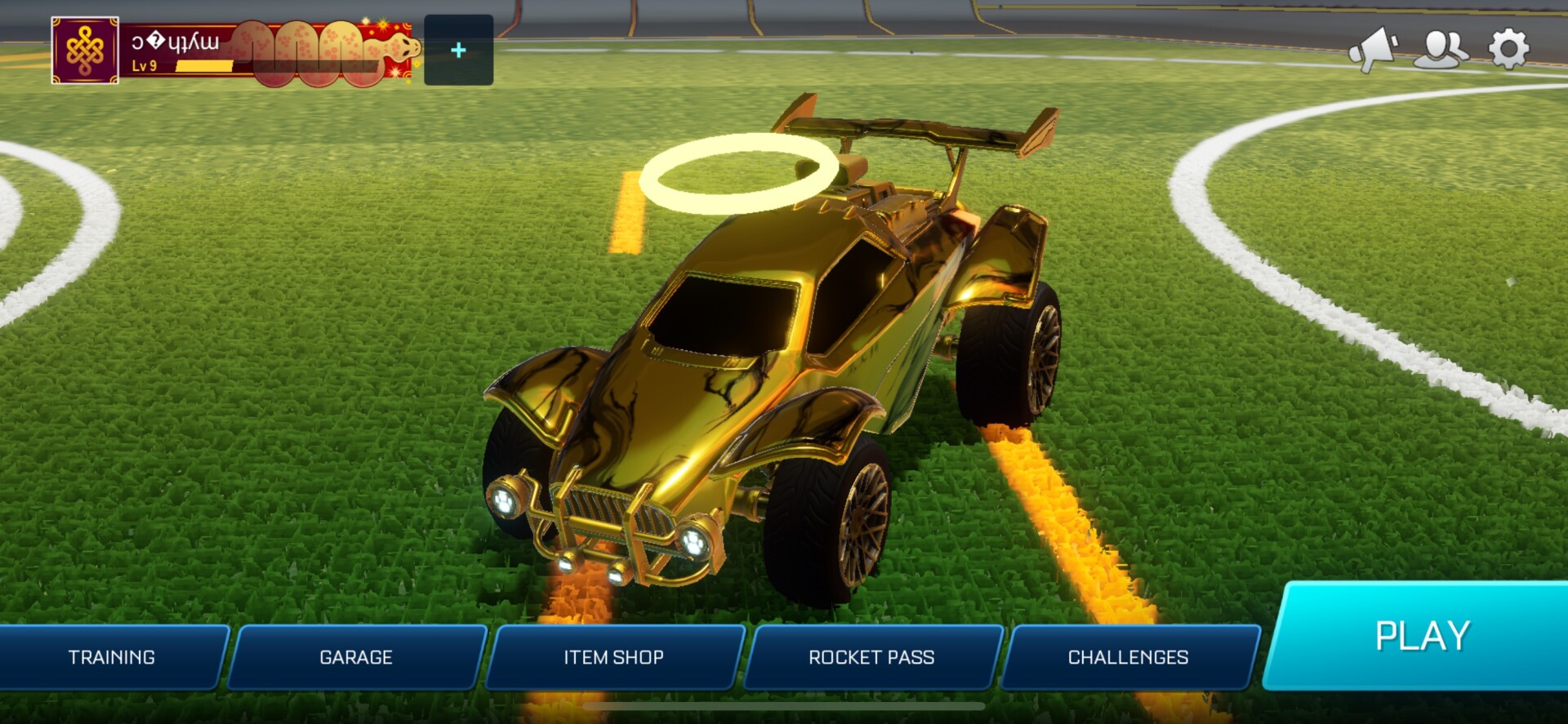Viewport: 1568px width, 724px height.
Task: Tap the car's rear spoiler wing
Action: [x=923, y=131]
